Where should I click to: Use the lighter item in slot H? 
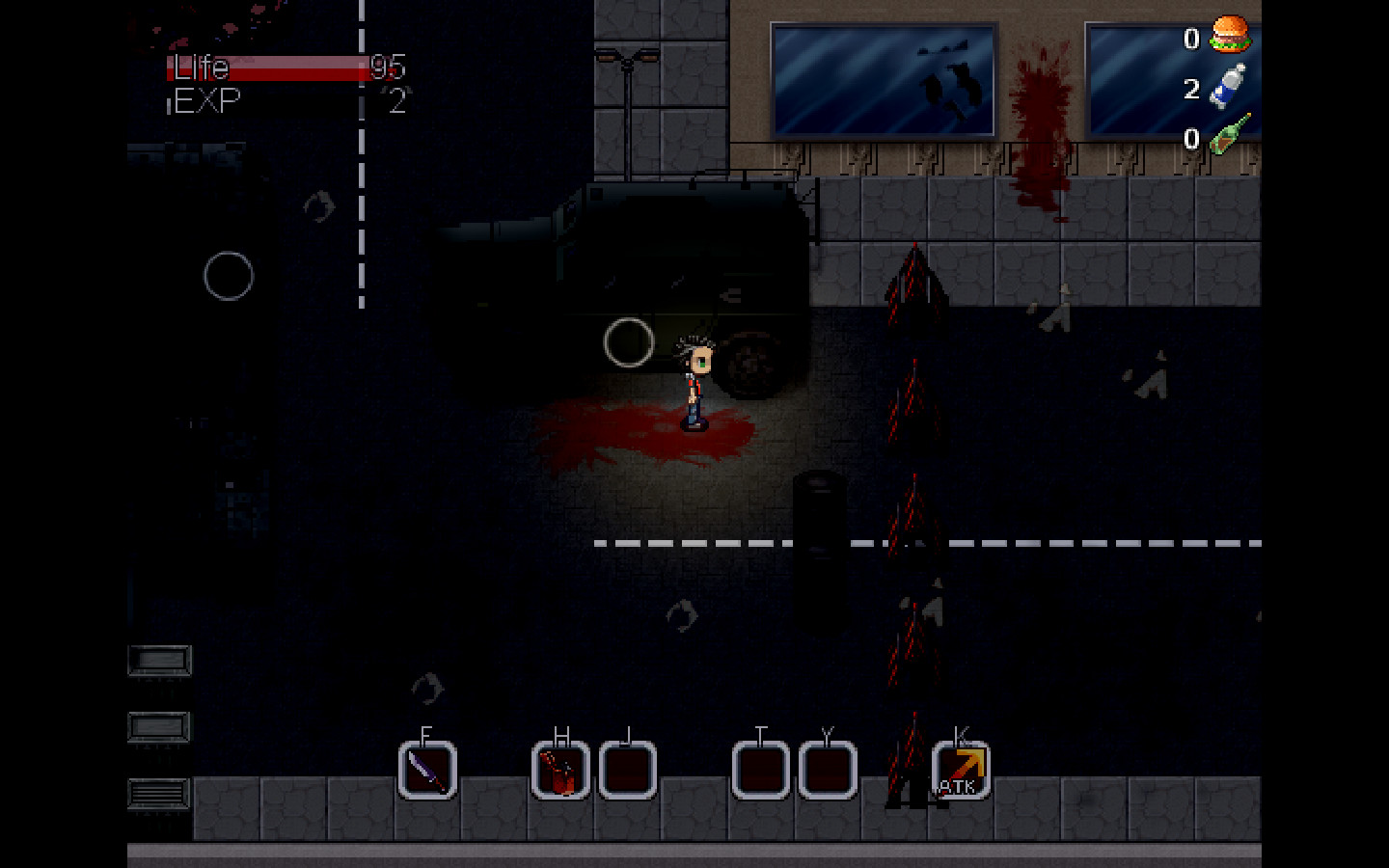[560, 772]
